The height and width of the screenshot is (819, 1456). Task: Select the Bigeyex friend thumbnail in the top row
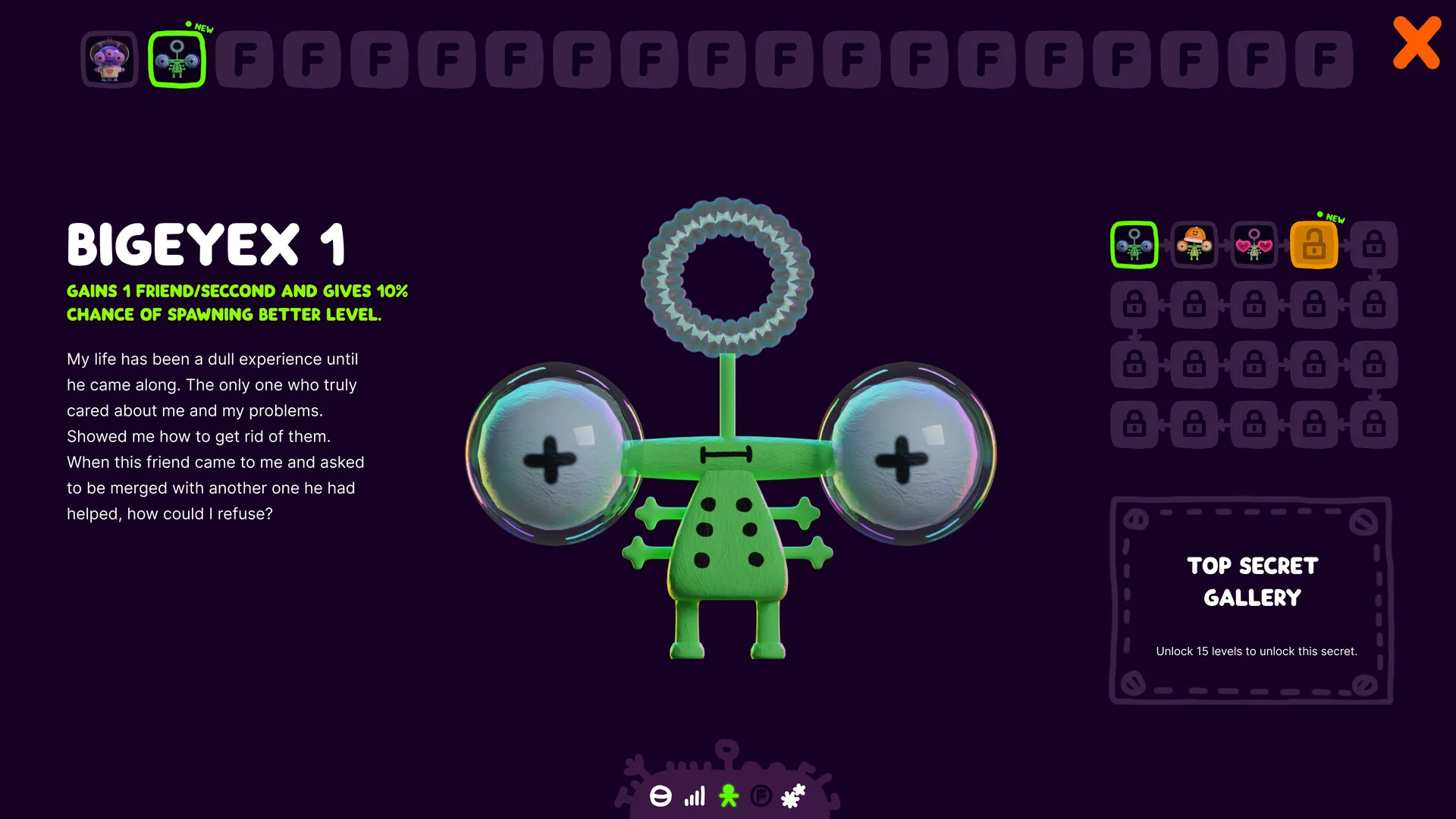click(x=177, y=59)
